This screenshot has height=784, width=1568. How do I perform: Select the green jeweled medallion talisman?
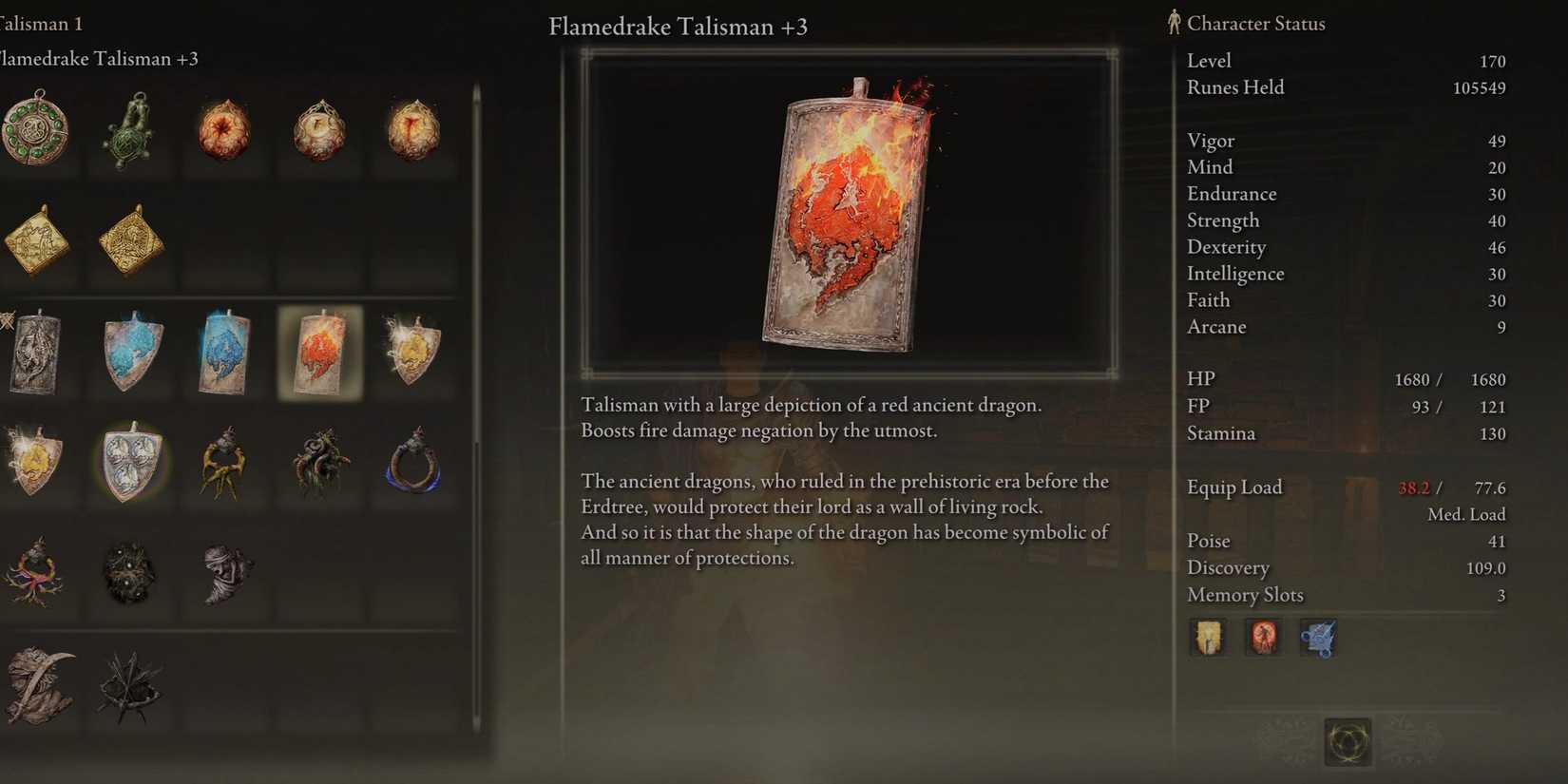(x=38, y=131)
